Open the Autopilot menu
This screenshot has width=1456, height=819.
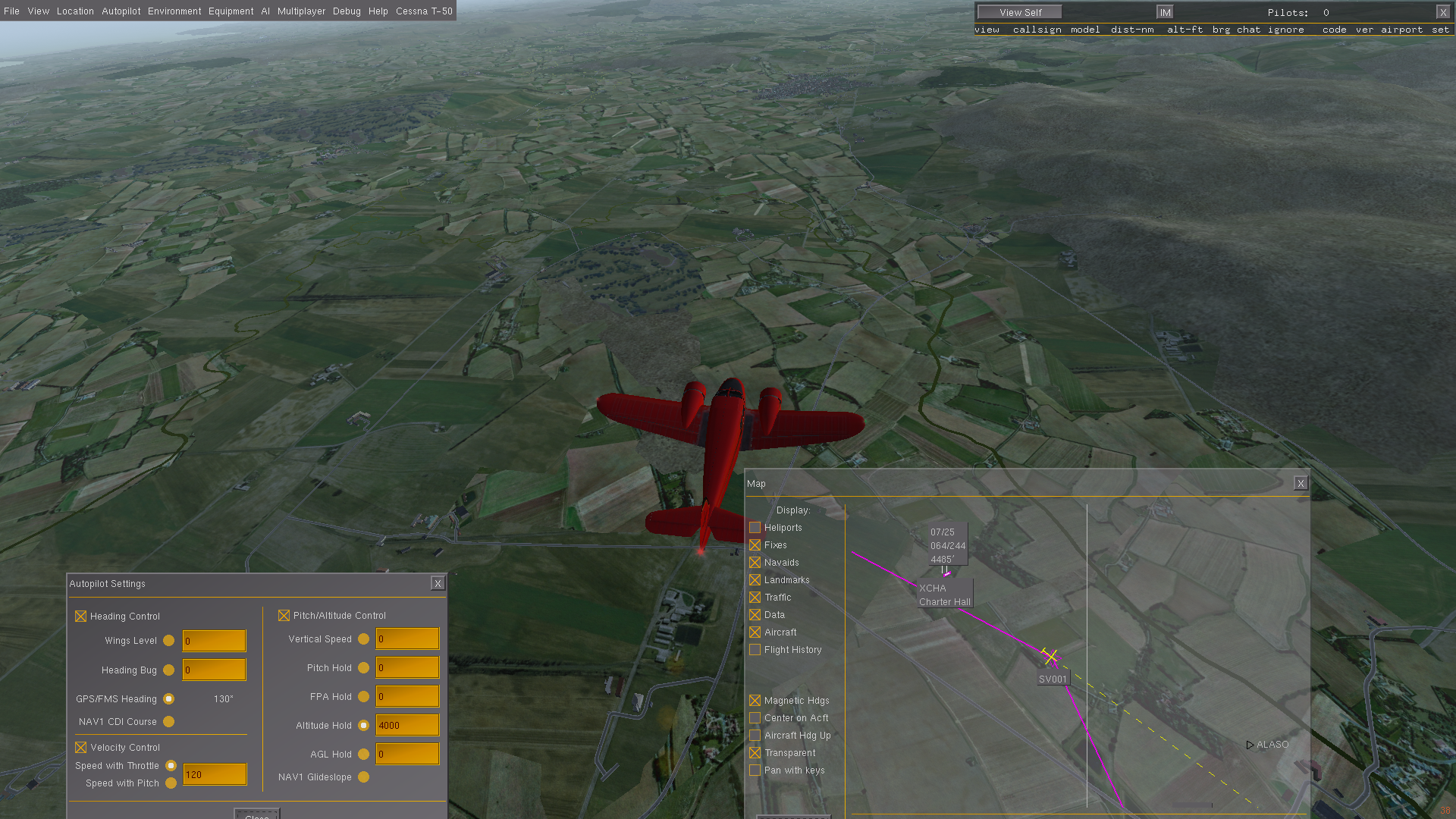pos(121,11)
